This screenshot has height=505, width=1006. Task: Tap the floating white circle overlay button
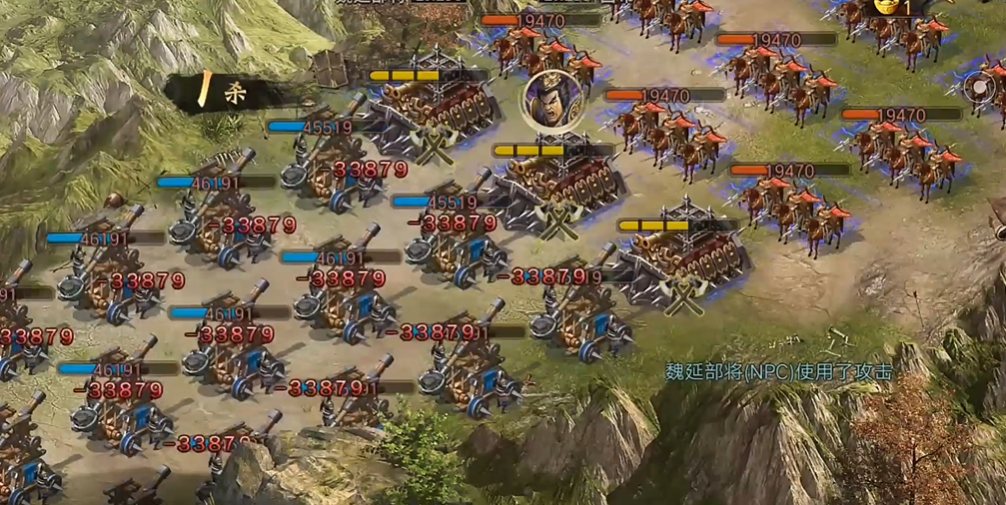pyautogui.click(x=980, y=87)
